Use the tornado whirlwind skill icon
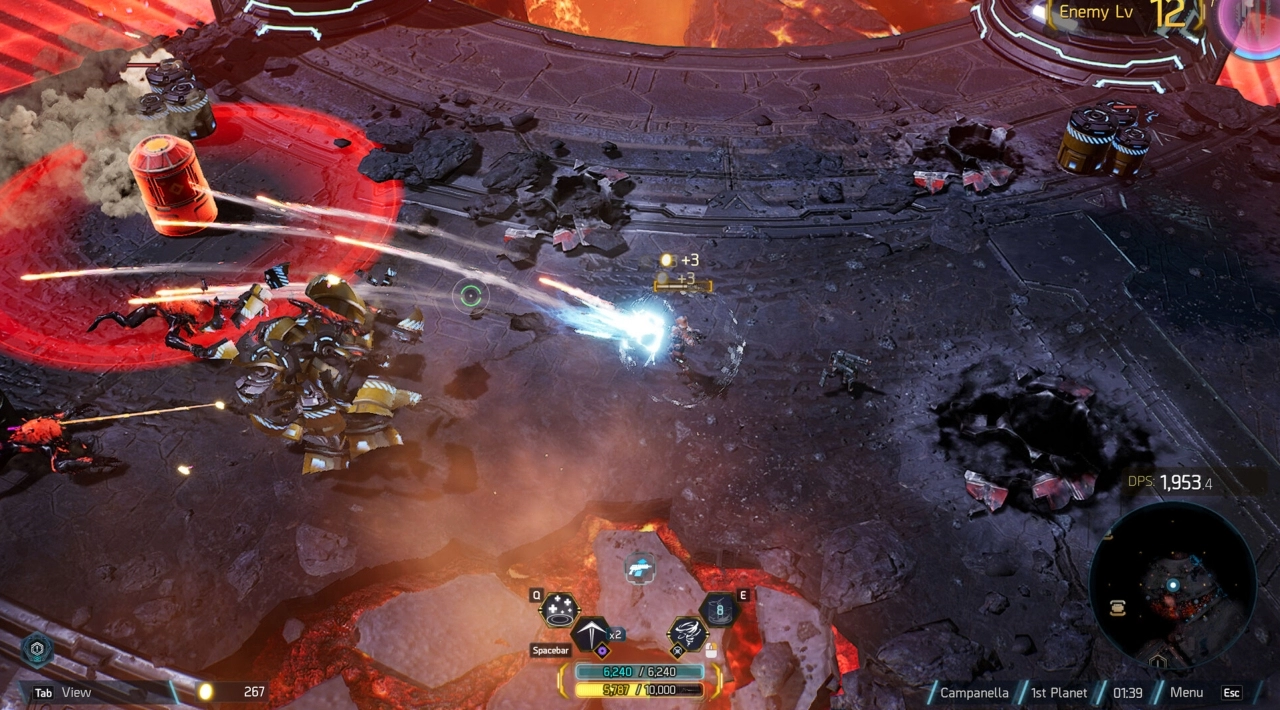The height and width of the screenshot is (710, 1280). [688, 633]
